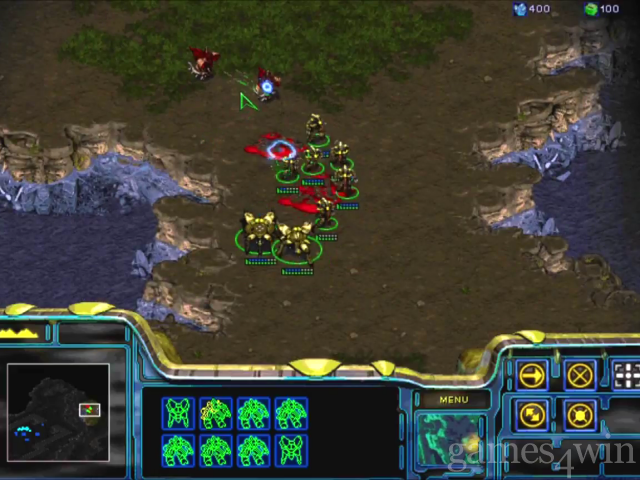Issue the Move command arrow

pos(533,375)
